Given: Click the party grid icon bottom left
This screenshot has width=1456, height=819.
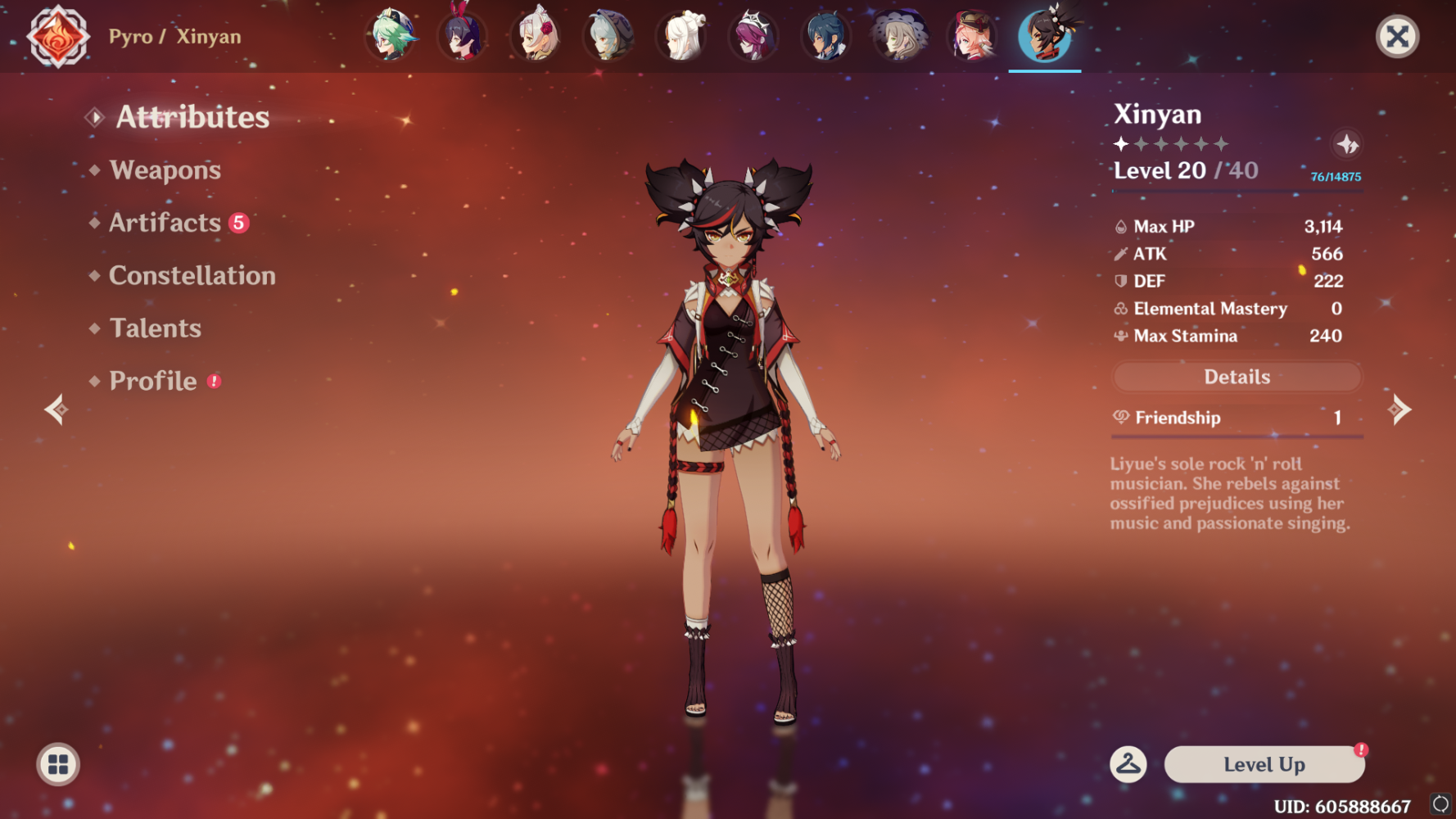Looking at the screenshot, I should tap(57, 764).
